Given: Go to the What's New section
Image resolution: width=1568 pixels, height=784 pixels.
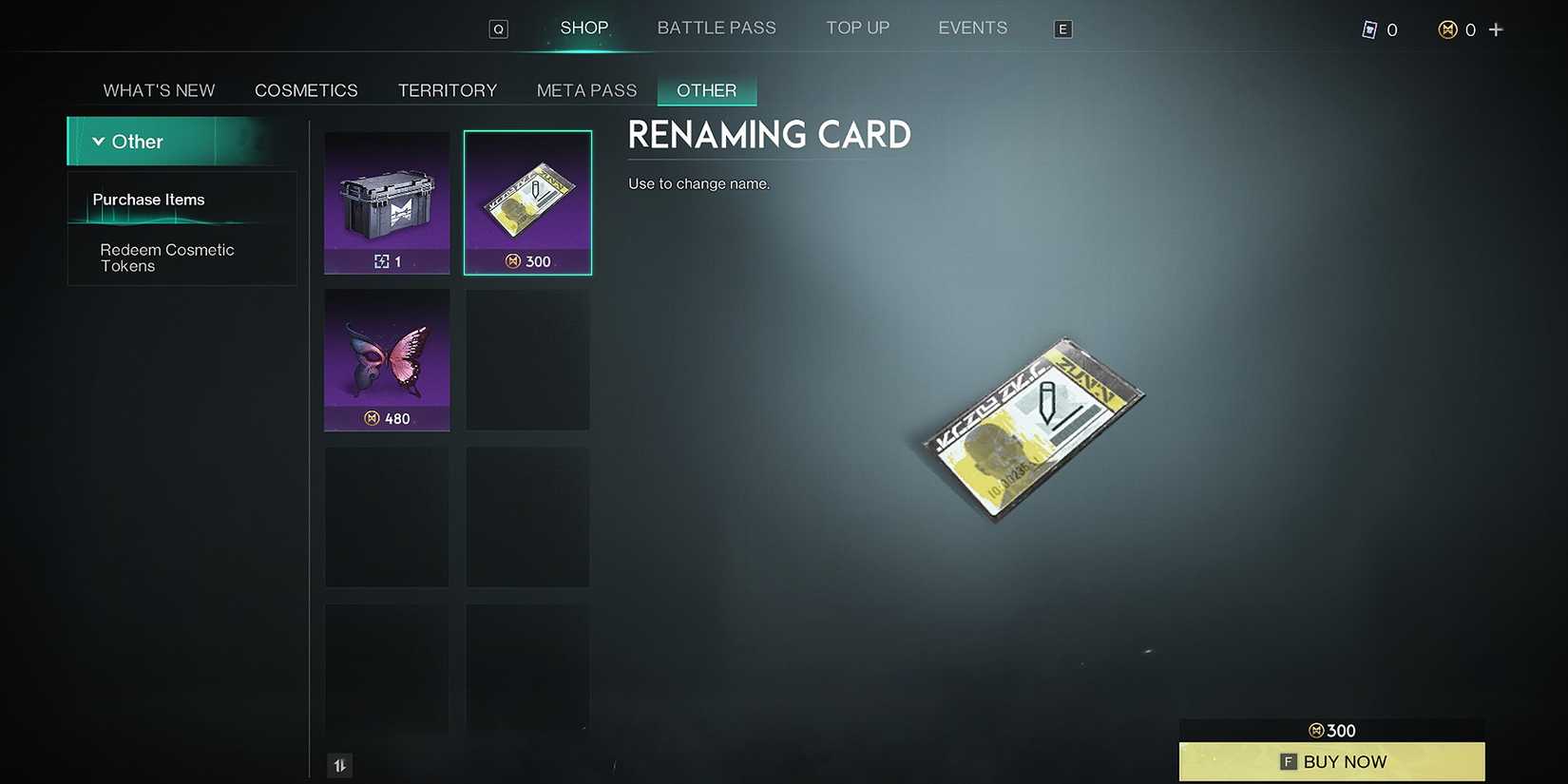Looking at the screenshot, I should click(x=159, y=89).
